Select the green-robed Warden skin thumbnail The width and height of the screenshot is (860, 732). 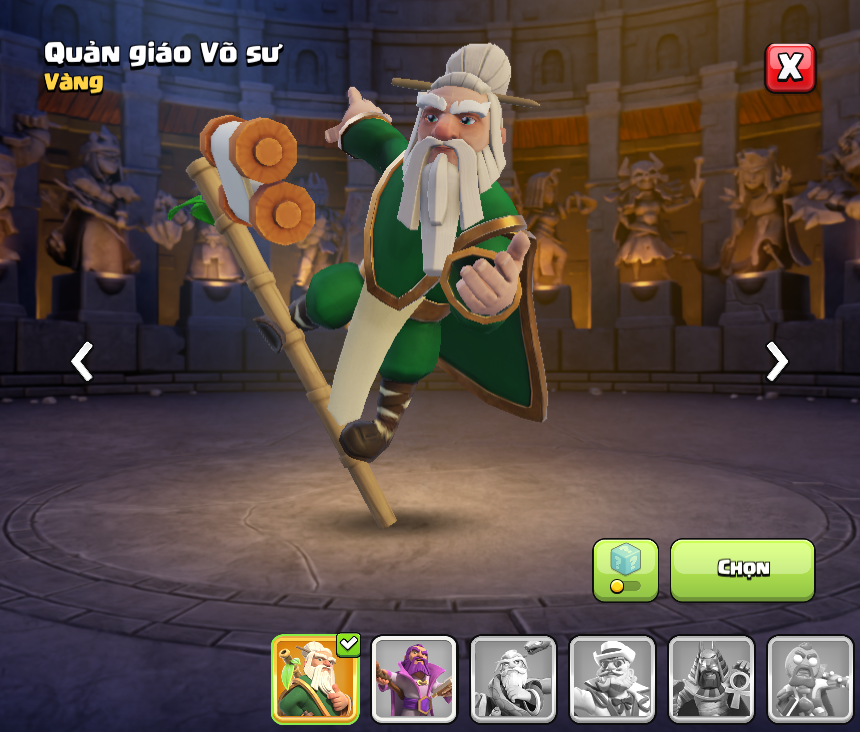coord(315,679)
